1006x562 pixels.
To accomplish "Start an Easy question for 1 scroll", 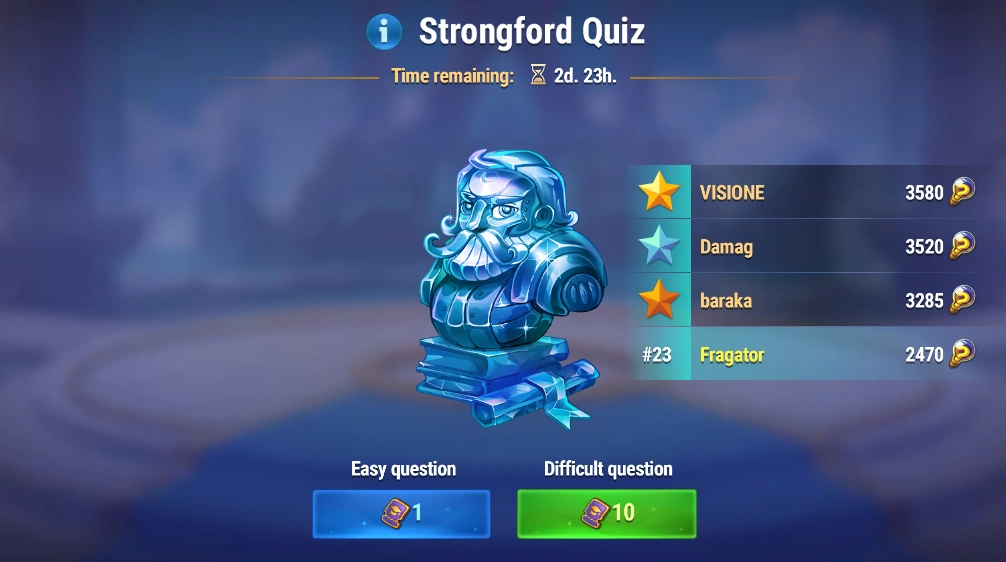I will [x=401, y=513].
